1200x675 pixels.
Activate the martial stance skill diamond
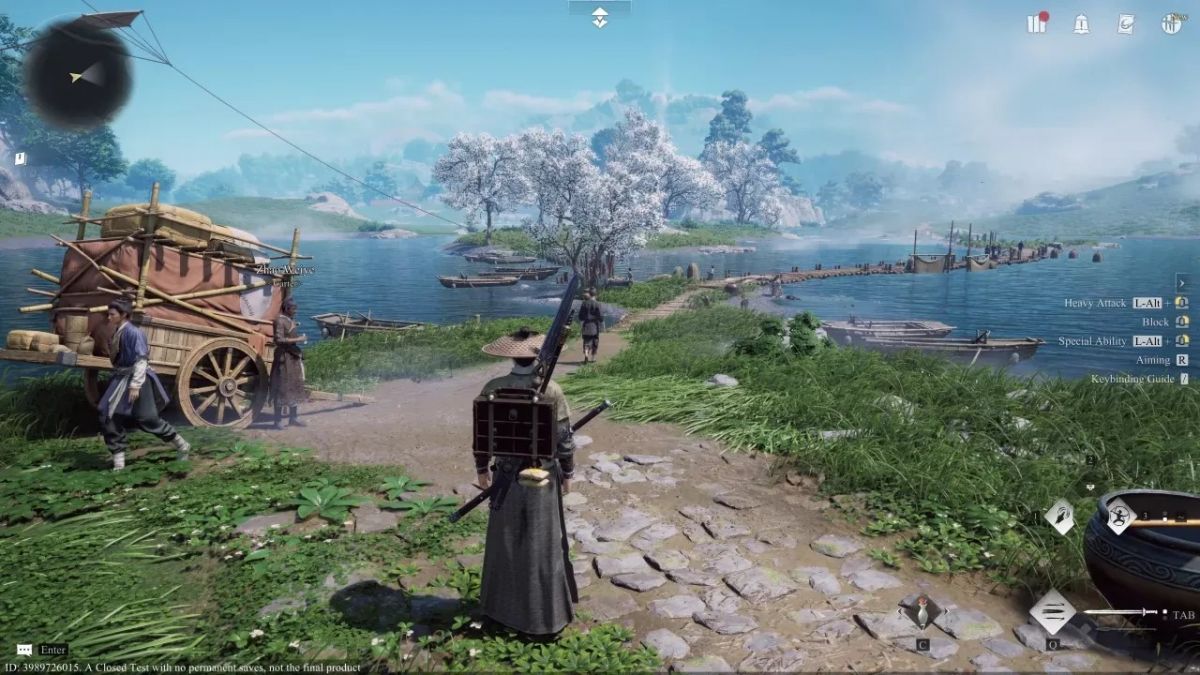click(1120, 516)
